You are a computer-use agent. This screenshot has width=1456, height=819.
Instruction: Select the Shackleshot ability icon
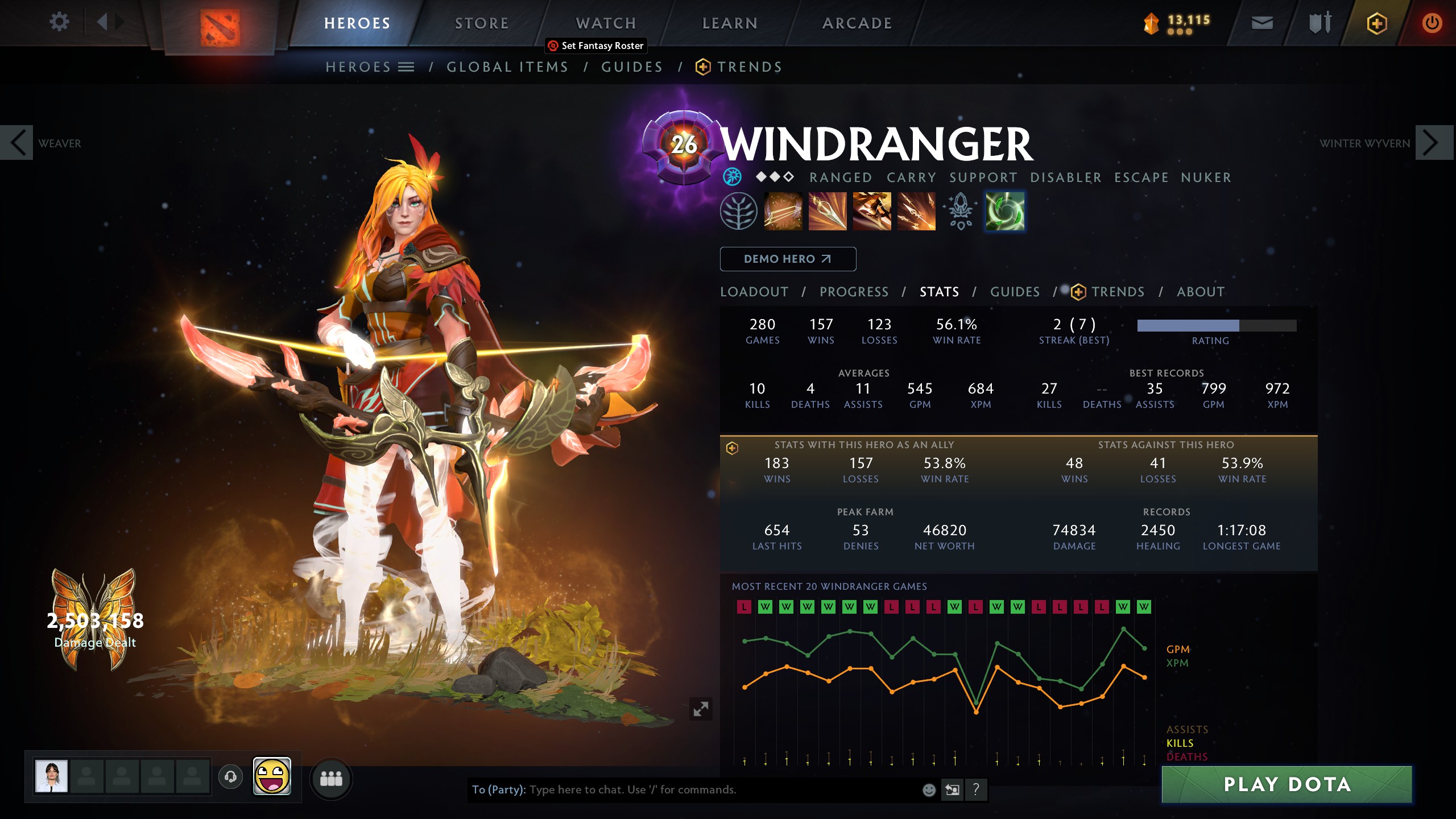[x=784, y=212]
